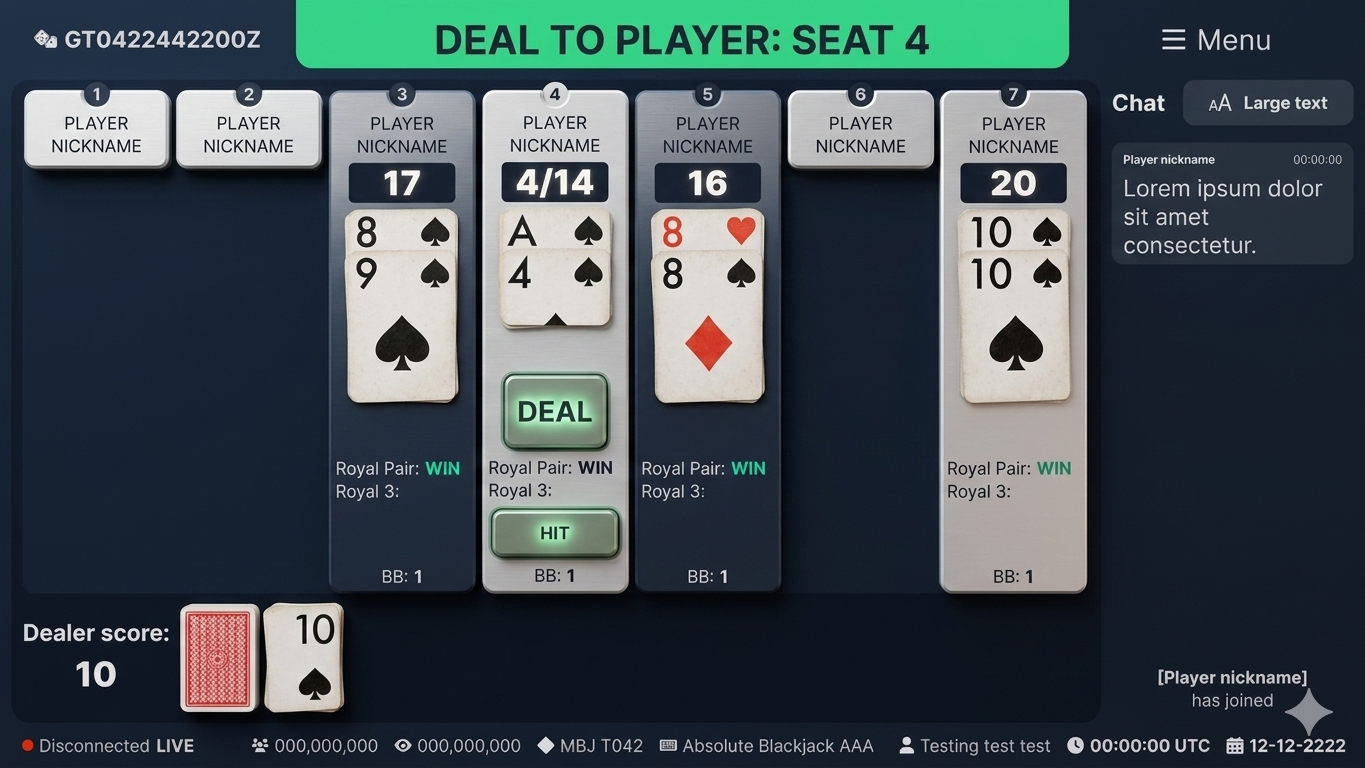
Task: Click the red Disconnected status indicator dot
Action: click(x=29, y=744)
